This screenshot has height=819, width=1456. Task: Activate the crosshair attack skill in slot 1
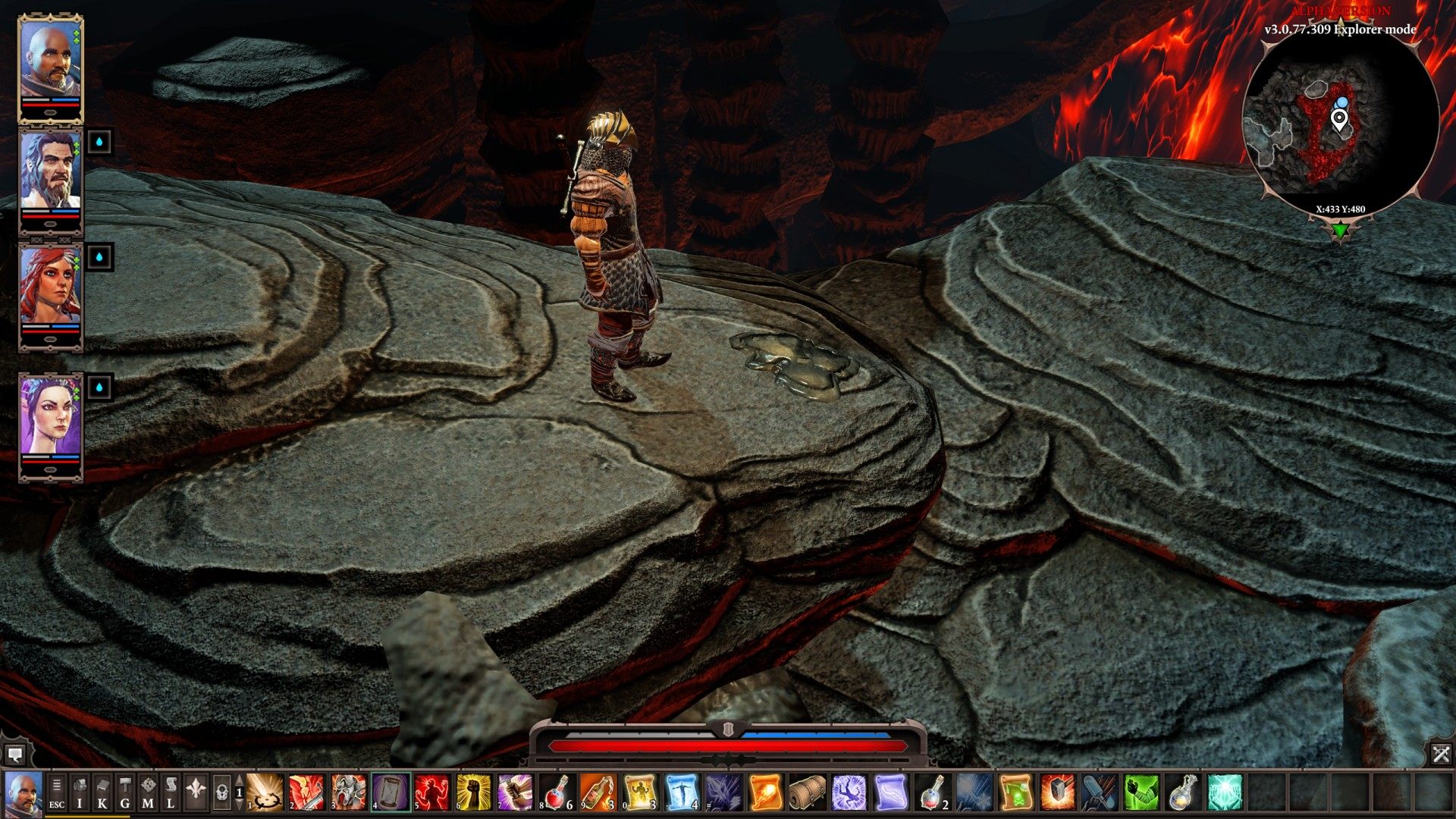[266, 792]
